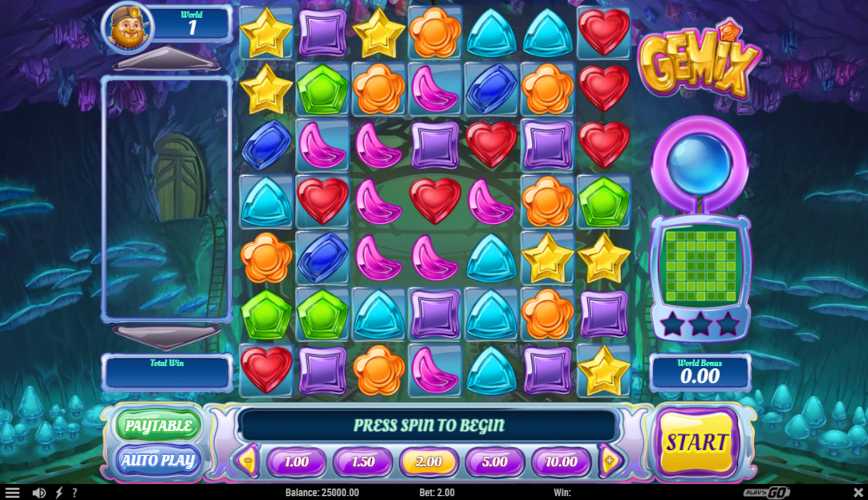Click the world up arrow above the door panel
The image size is (868, 500).
coord(166,58)
